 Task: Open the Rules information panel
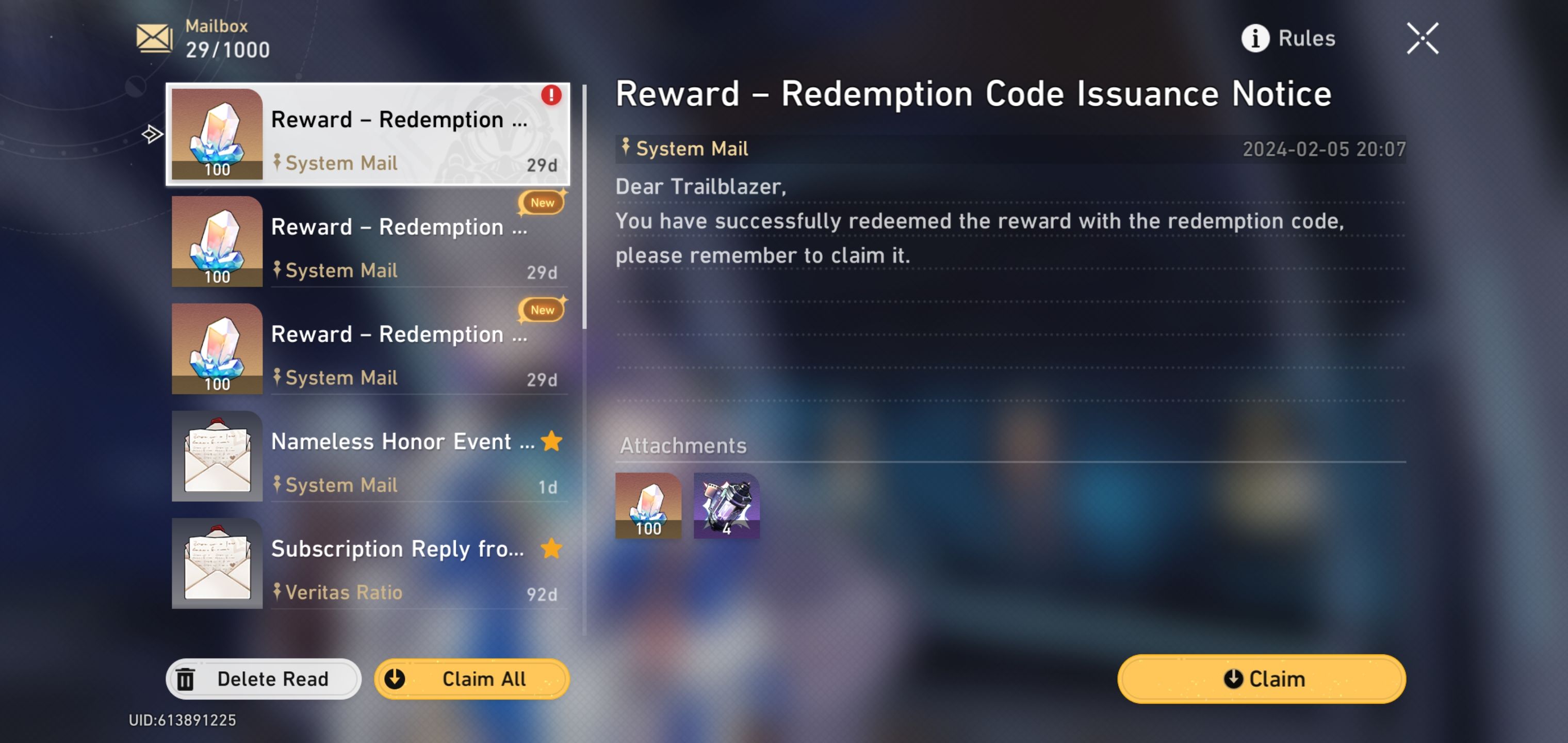point(1291,38)
